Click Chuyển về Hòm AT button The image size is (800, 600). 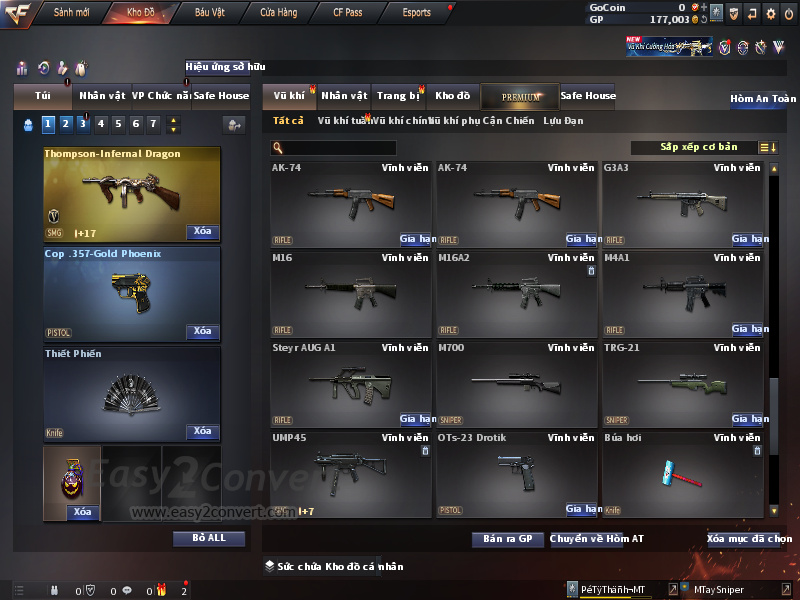(597, 539)
